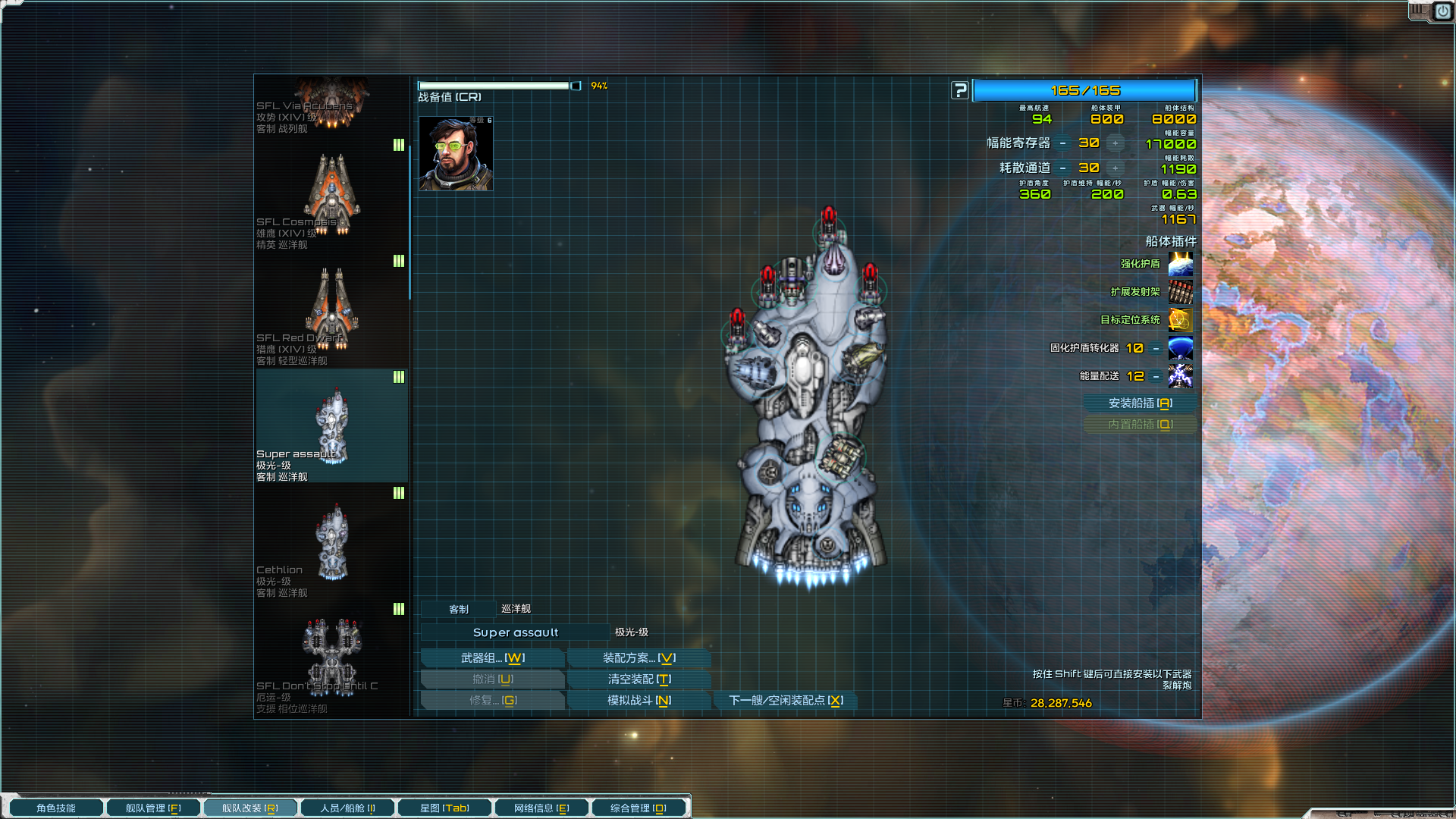Open the loadout variants menu

pyautogui.click(x=639, y=658)
